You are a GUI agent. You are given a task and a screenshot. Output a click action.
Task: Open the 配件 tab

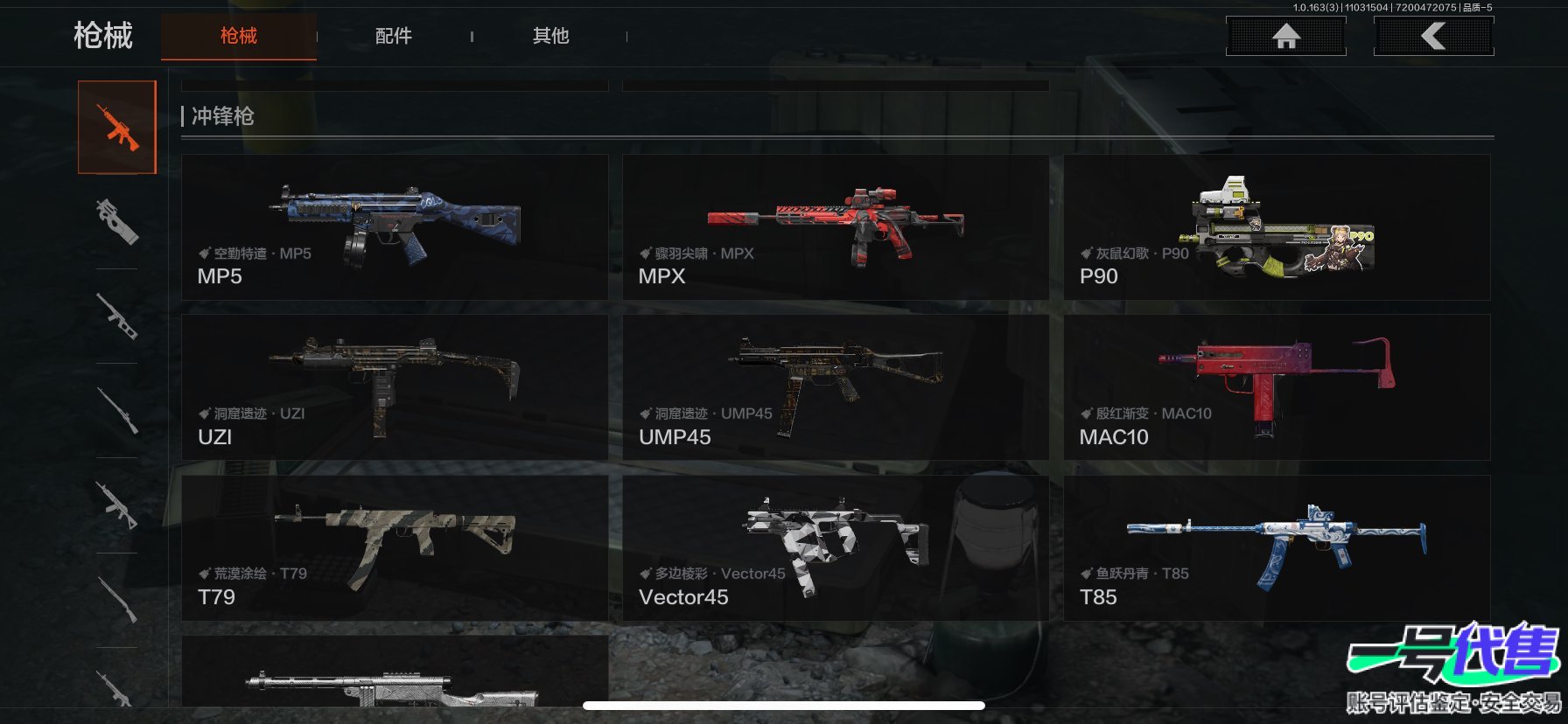pyautogui.click(x=393, y=36)
